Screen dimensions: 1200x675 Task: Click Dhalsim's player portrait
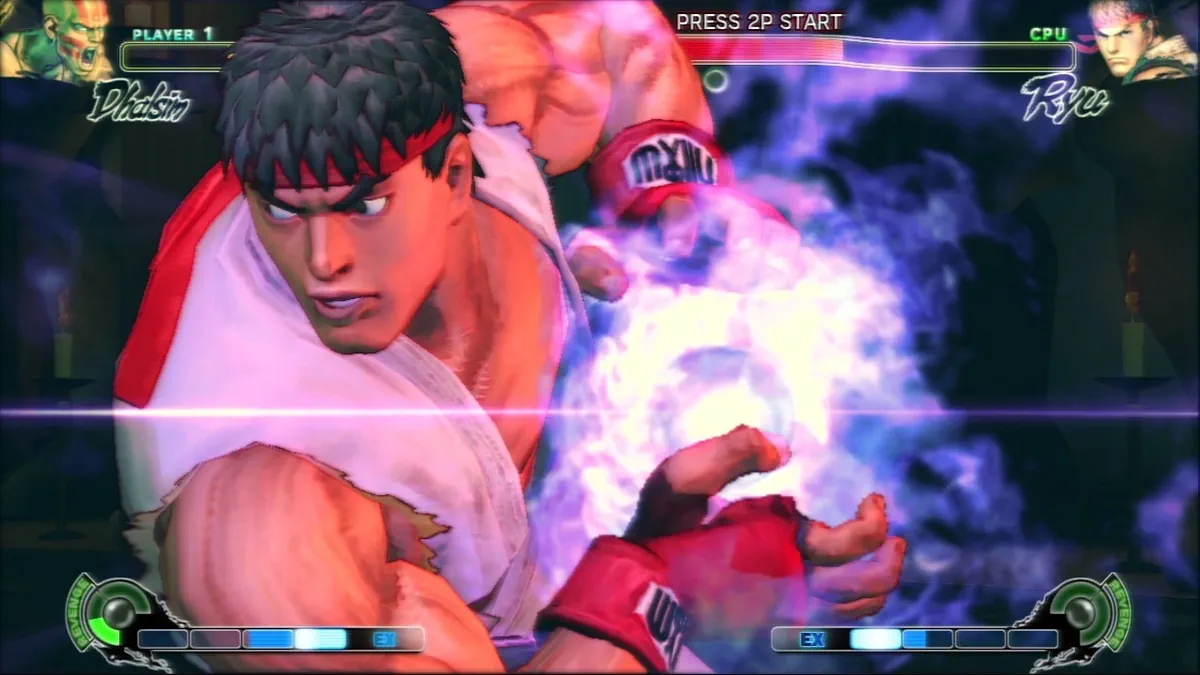click(x=55, y=40)
